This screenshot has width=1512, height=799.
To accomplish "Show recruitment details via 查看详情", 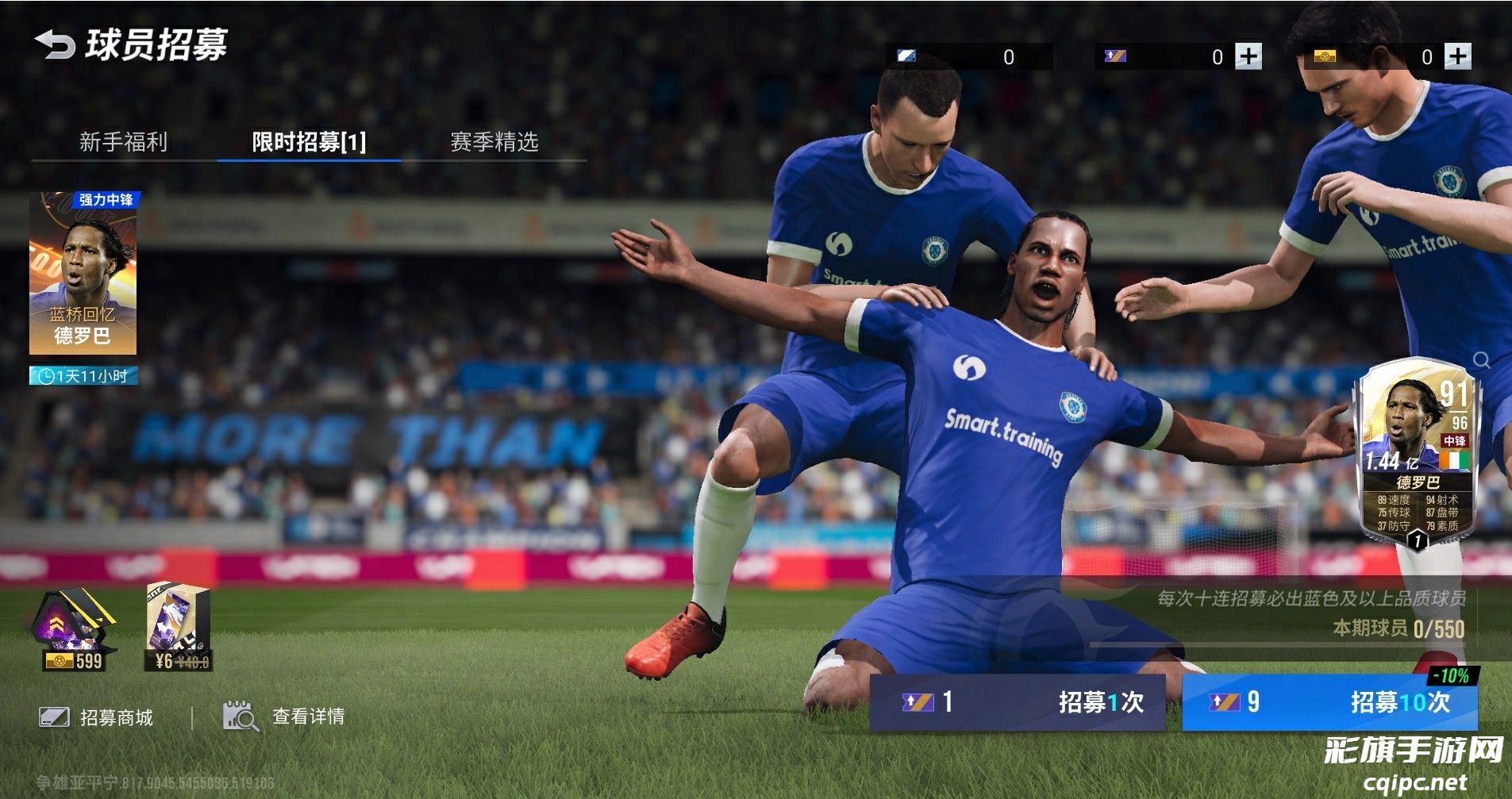I will point(285,716).
